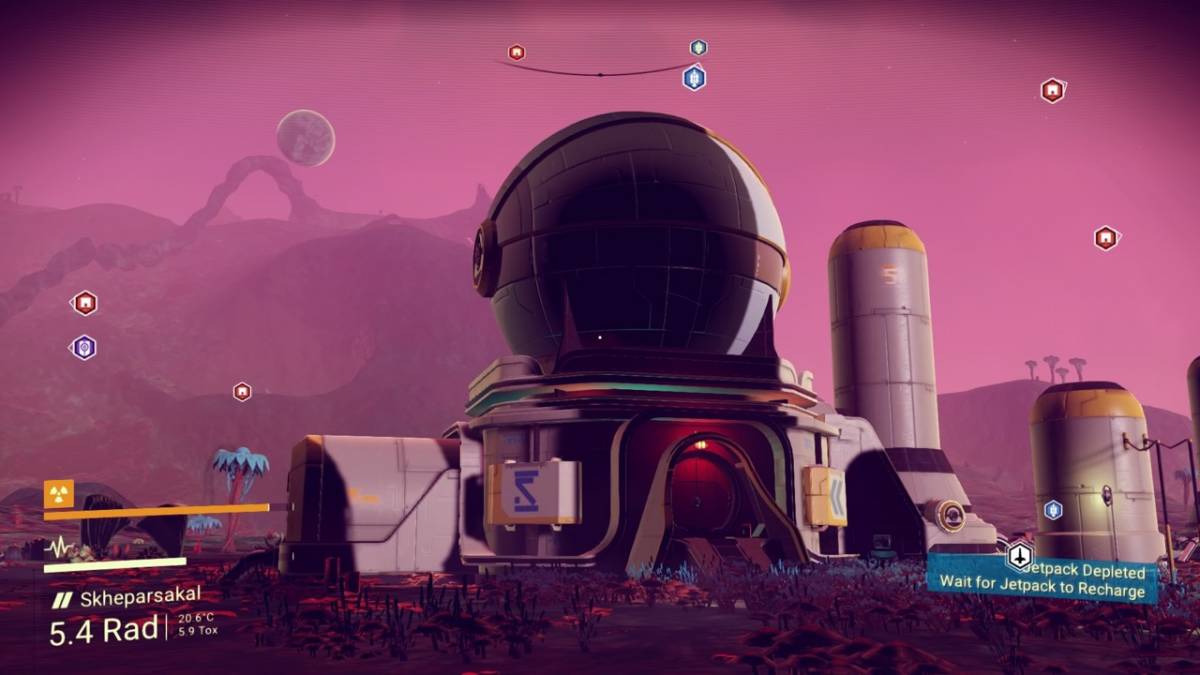Select the white starship waypoint marker

[1019, 555]
